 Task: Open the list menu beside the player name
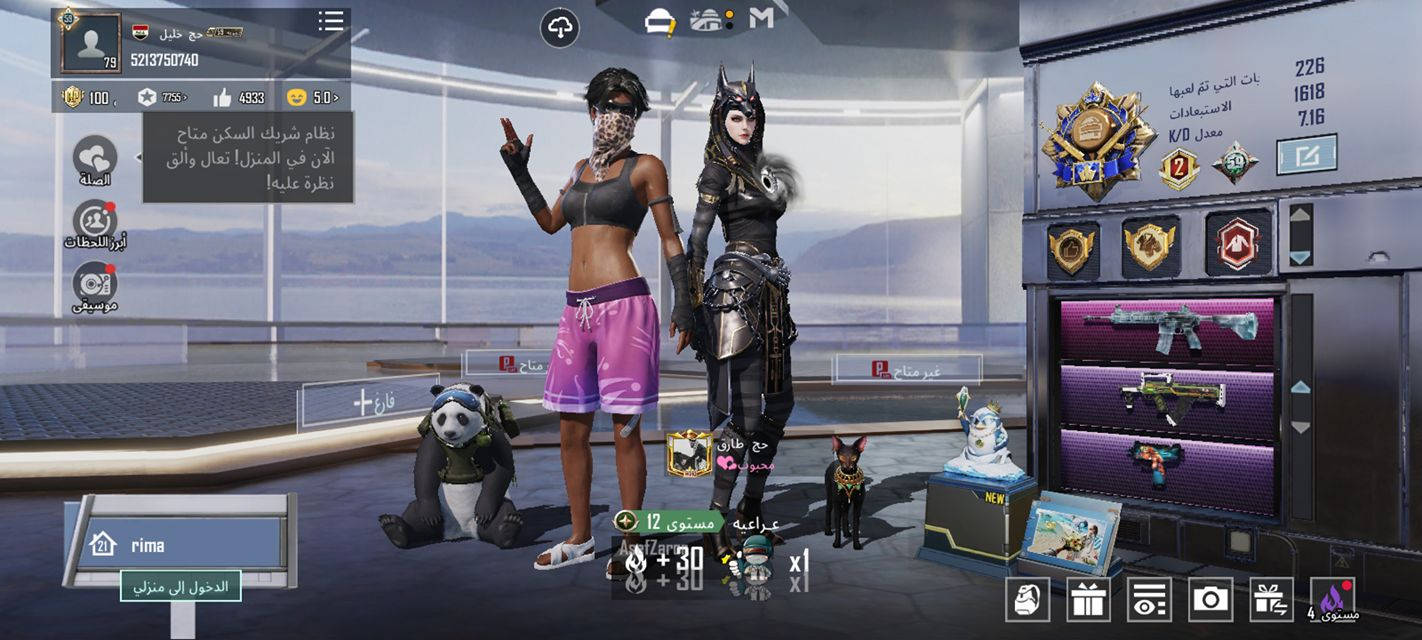pyautogui.click(x=331, y=21)
